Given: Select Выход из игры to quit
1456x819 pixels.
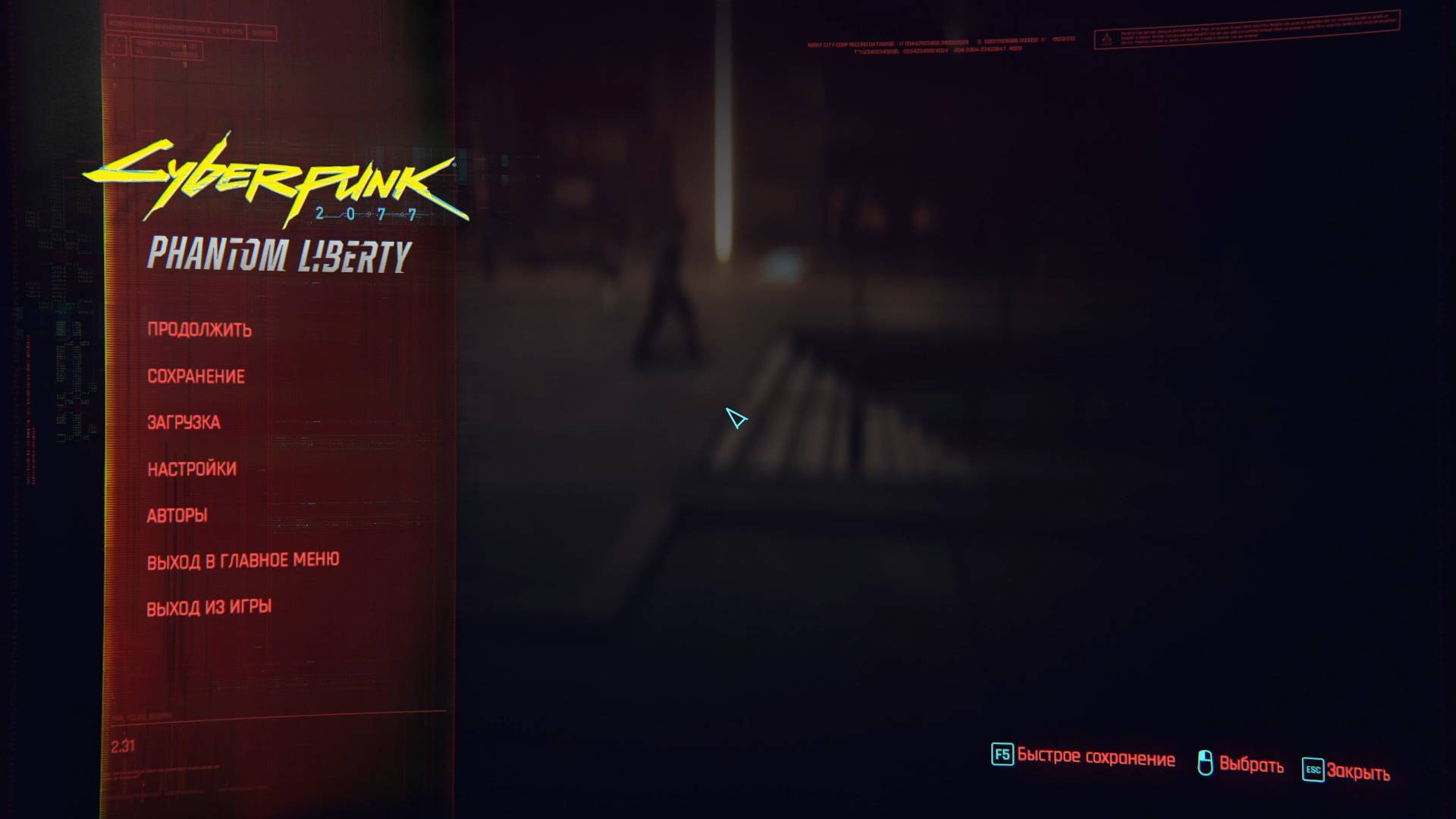Looking at the screenshot, I should 211,605.
